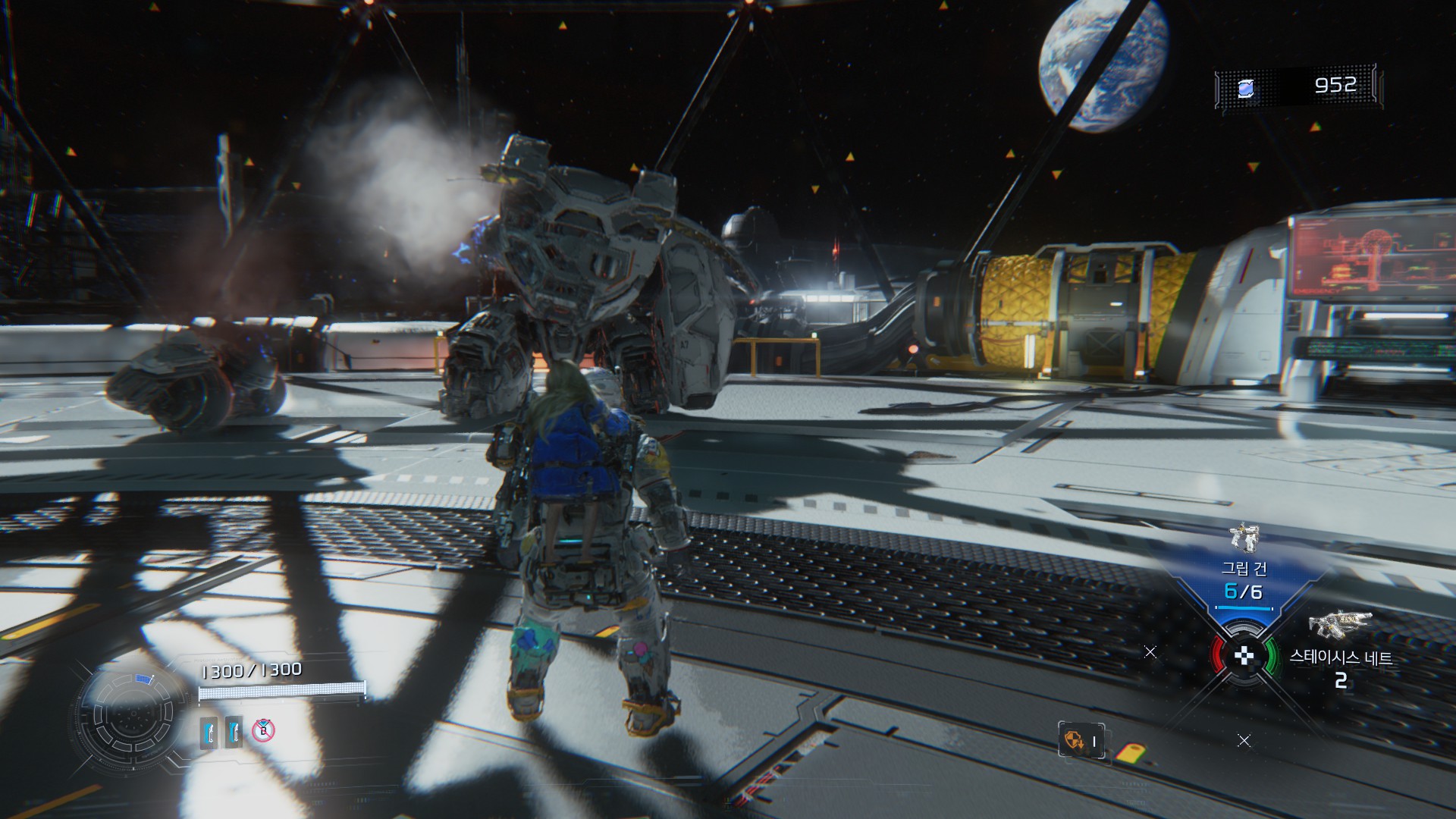
Task: Select the Grip Gun weapon icon
Action: point(1244,537)
